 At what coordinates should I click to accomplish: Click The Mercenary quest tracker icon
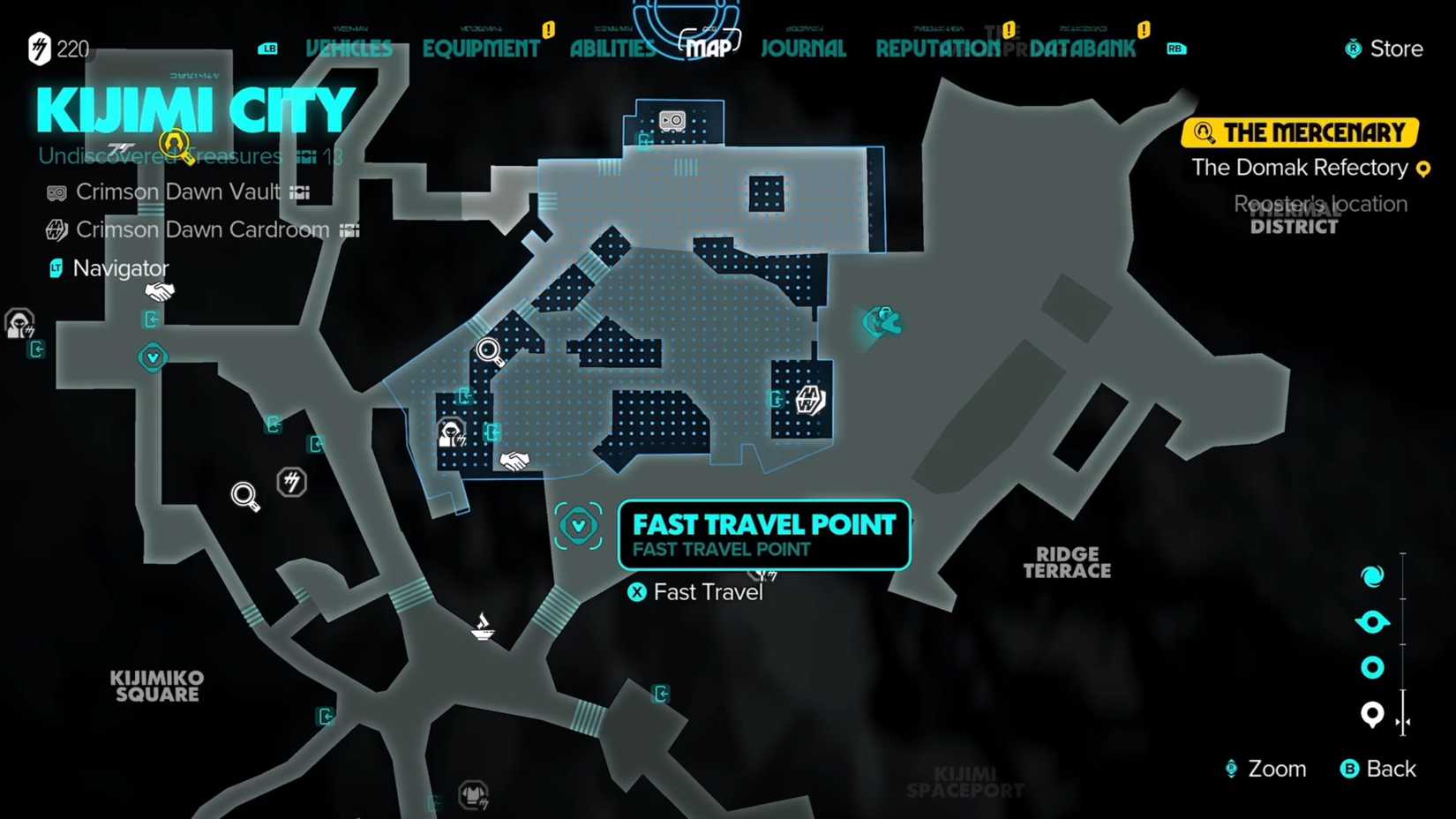1203,131
